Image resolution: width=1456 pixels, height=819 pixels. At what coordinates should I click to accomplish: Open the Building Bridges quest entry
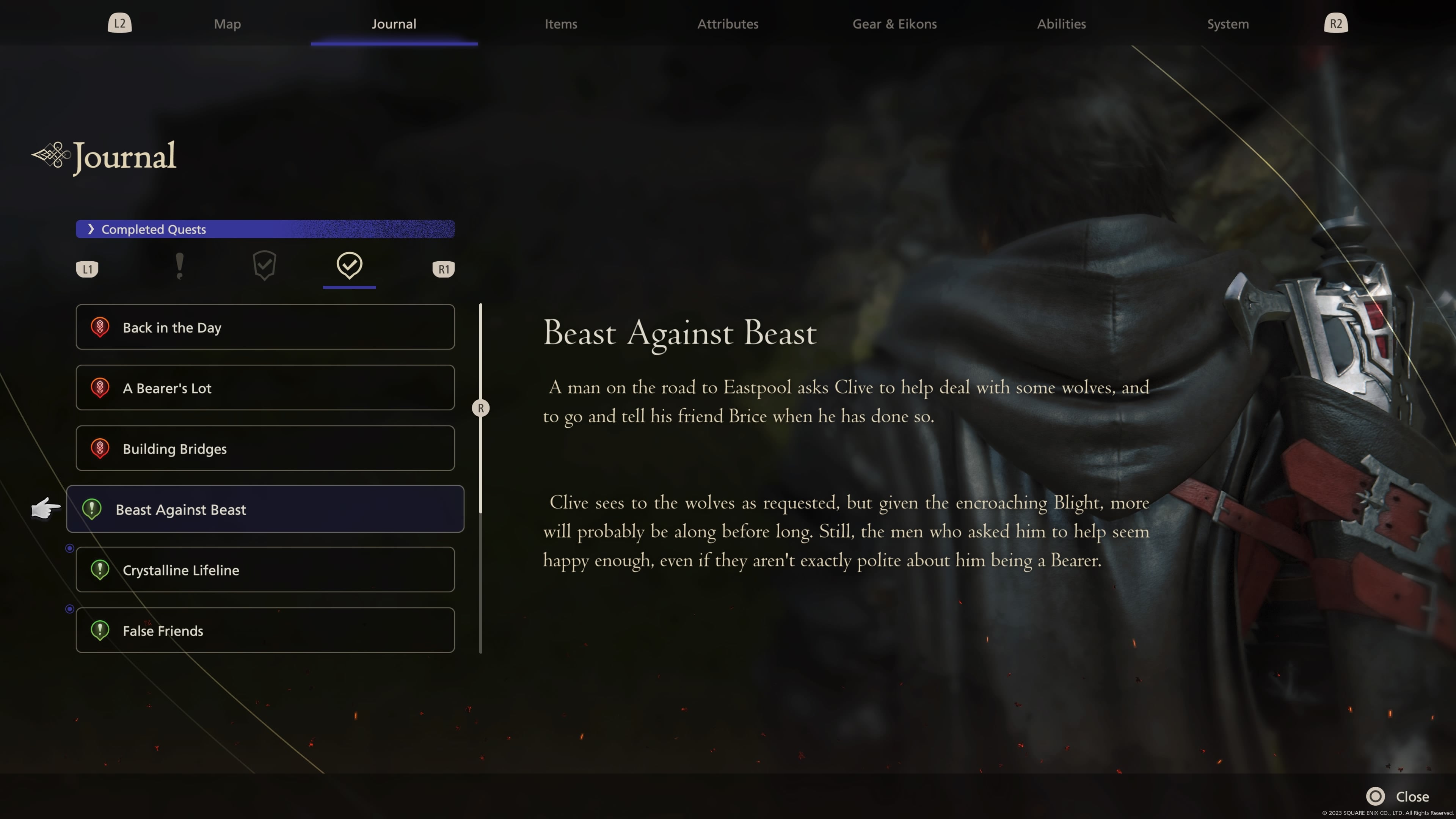[x=265, y=448]
